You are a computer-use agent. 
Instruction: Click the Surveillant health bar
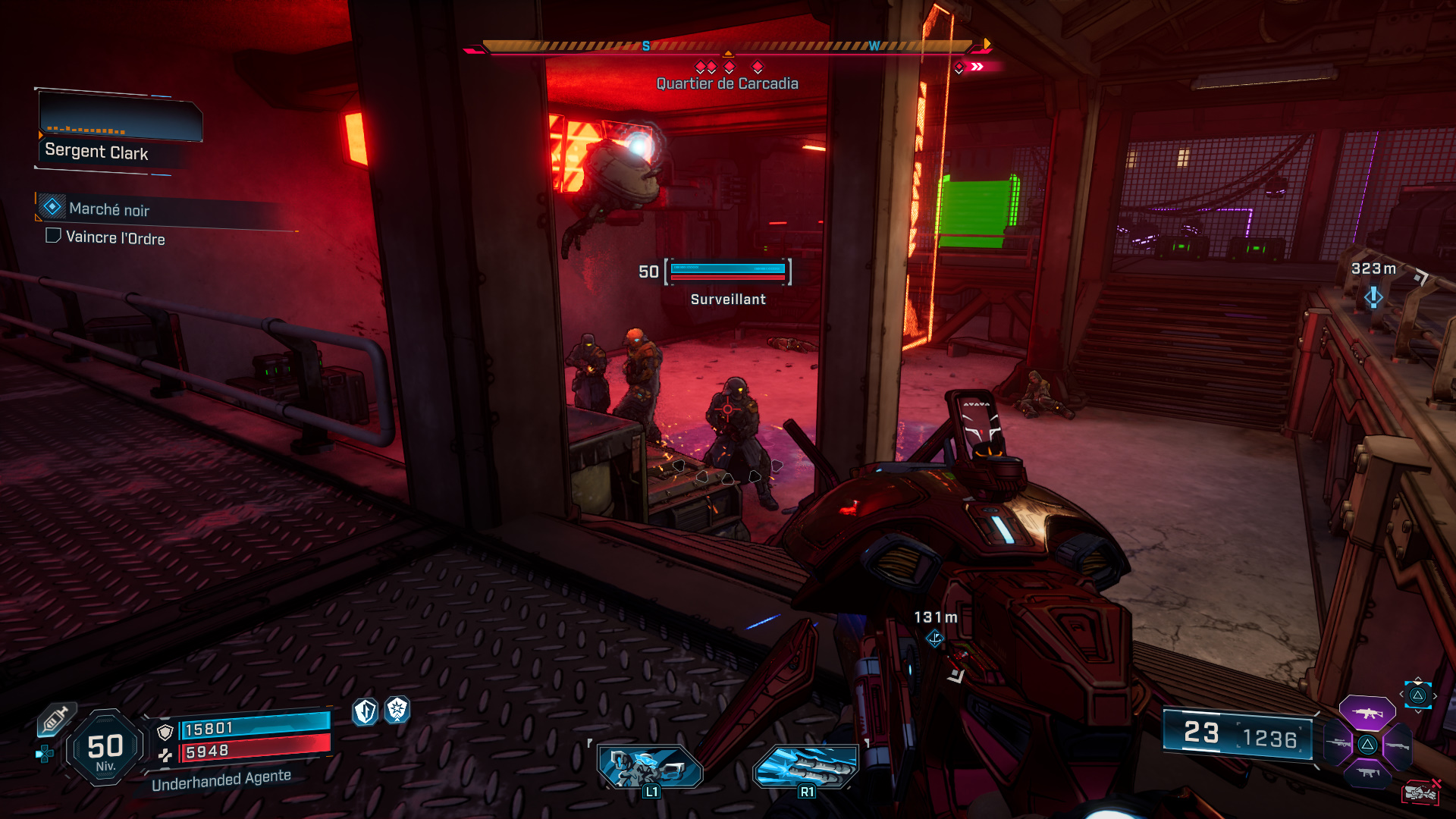(727, 273)
